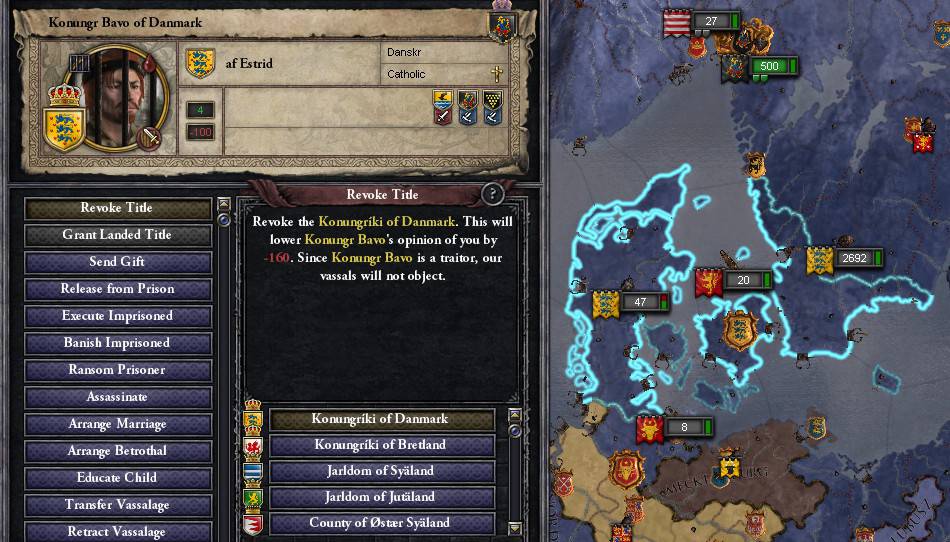Select Ransom Prisoner
Image resolution: width=950 pixels, height=542 pixels.
pos(117,370)
